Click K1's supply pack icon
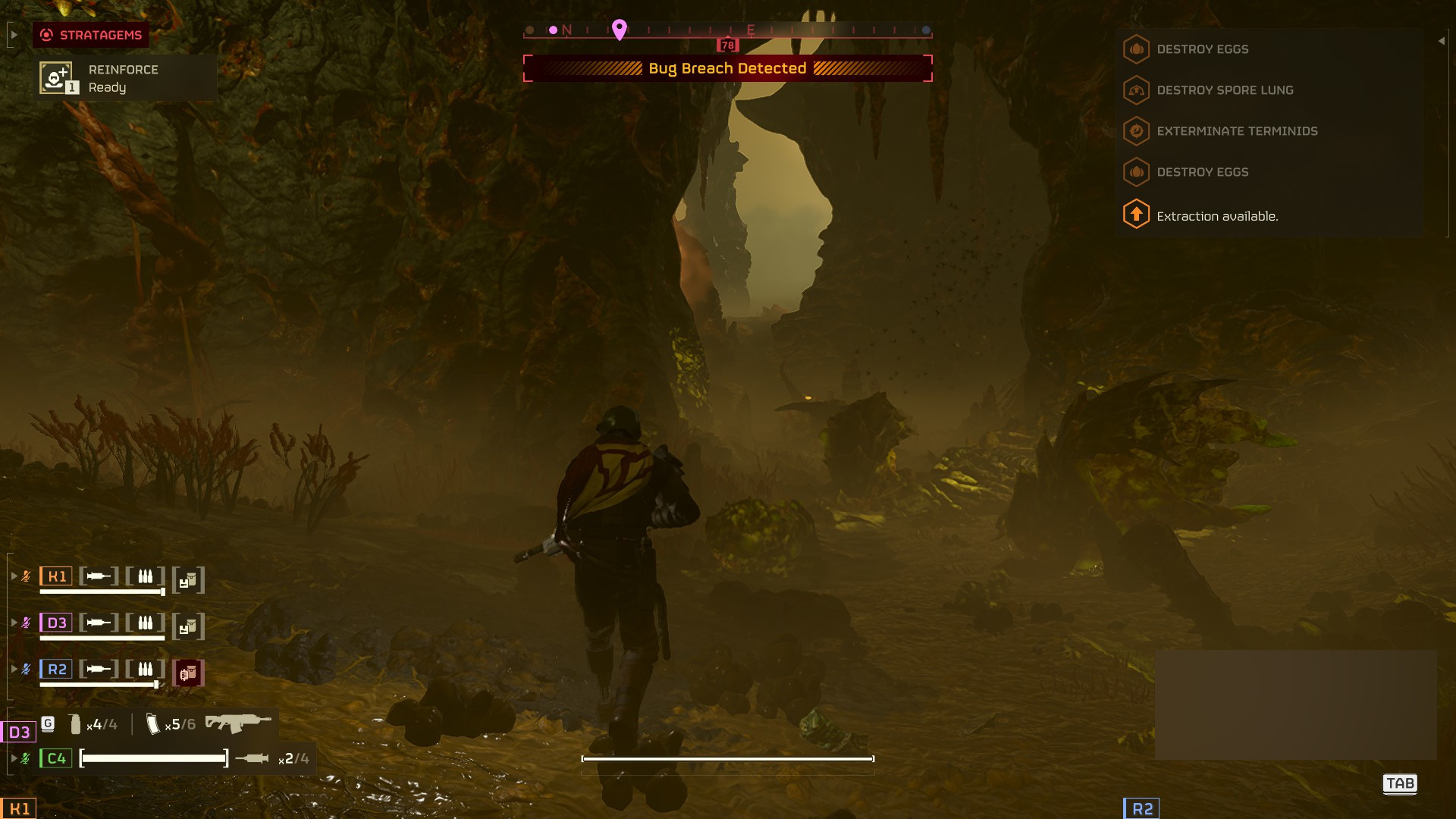1456x819 pixels. click(x=189, y=578)
